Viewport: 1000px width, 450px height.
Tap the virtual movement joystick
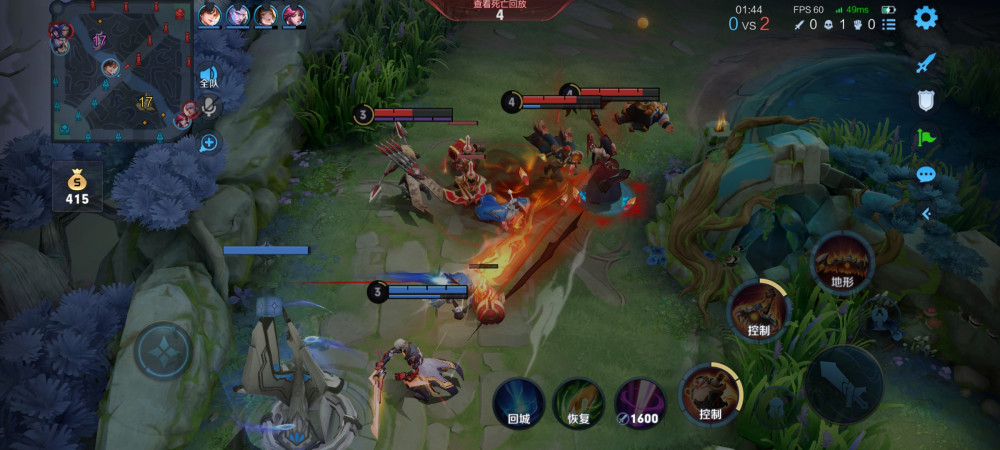tap(162, 351)
